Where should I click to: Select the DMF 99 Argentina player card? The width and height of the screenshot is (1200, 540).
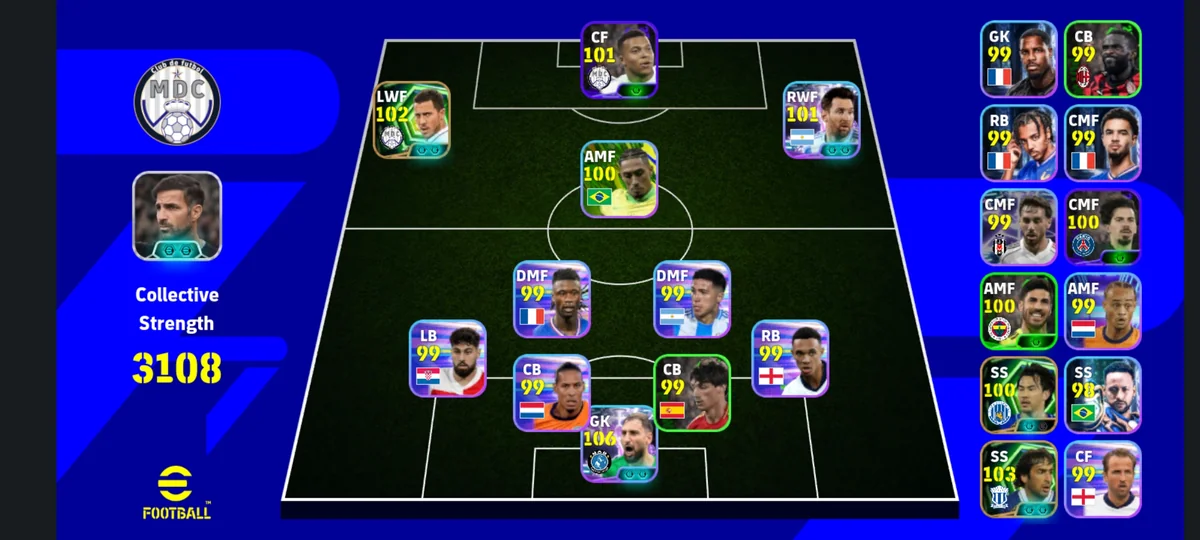[x=691, y=299]
